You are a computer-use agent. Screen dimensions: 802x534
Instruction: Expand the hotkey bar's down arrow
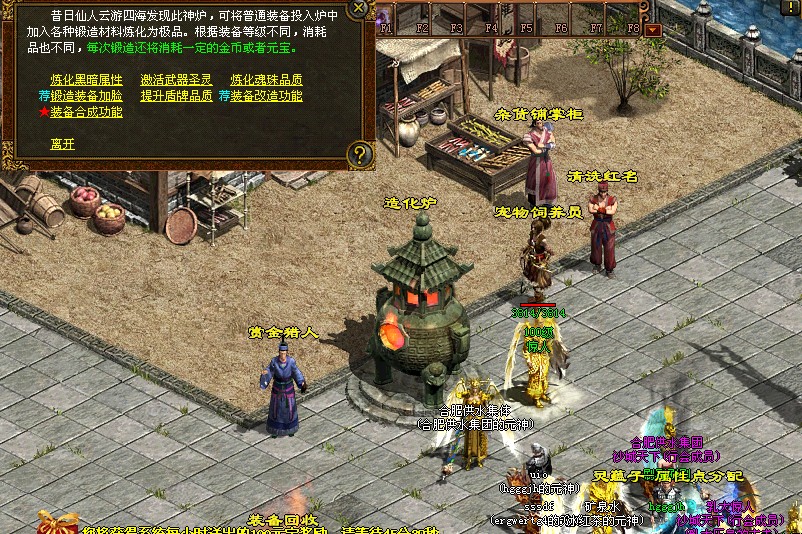(653, 30)
